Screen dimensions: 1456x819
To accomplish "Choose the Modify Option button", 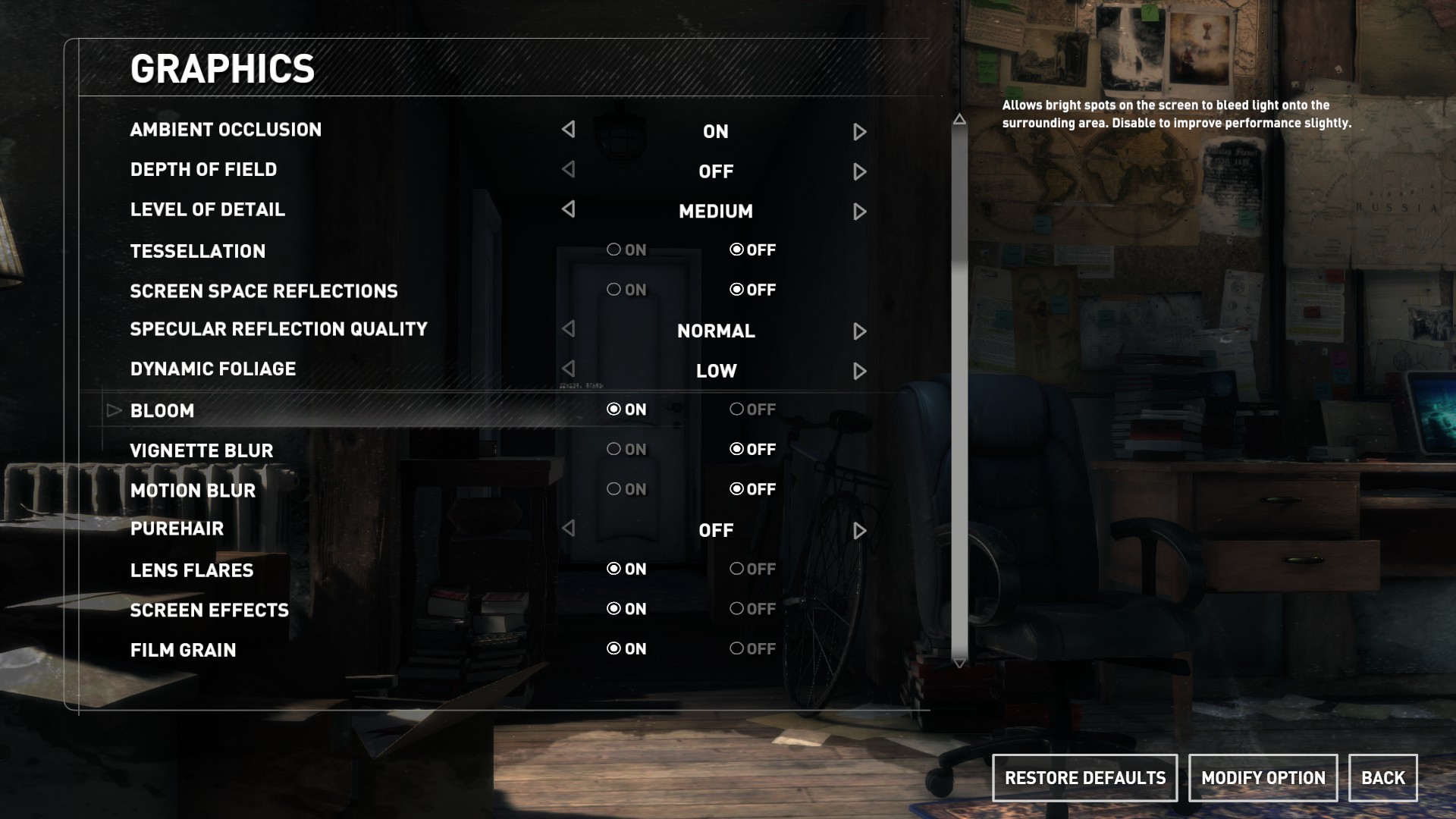I will pyautogui.click(x=1263, y=778).
